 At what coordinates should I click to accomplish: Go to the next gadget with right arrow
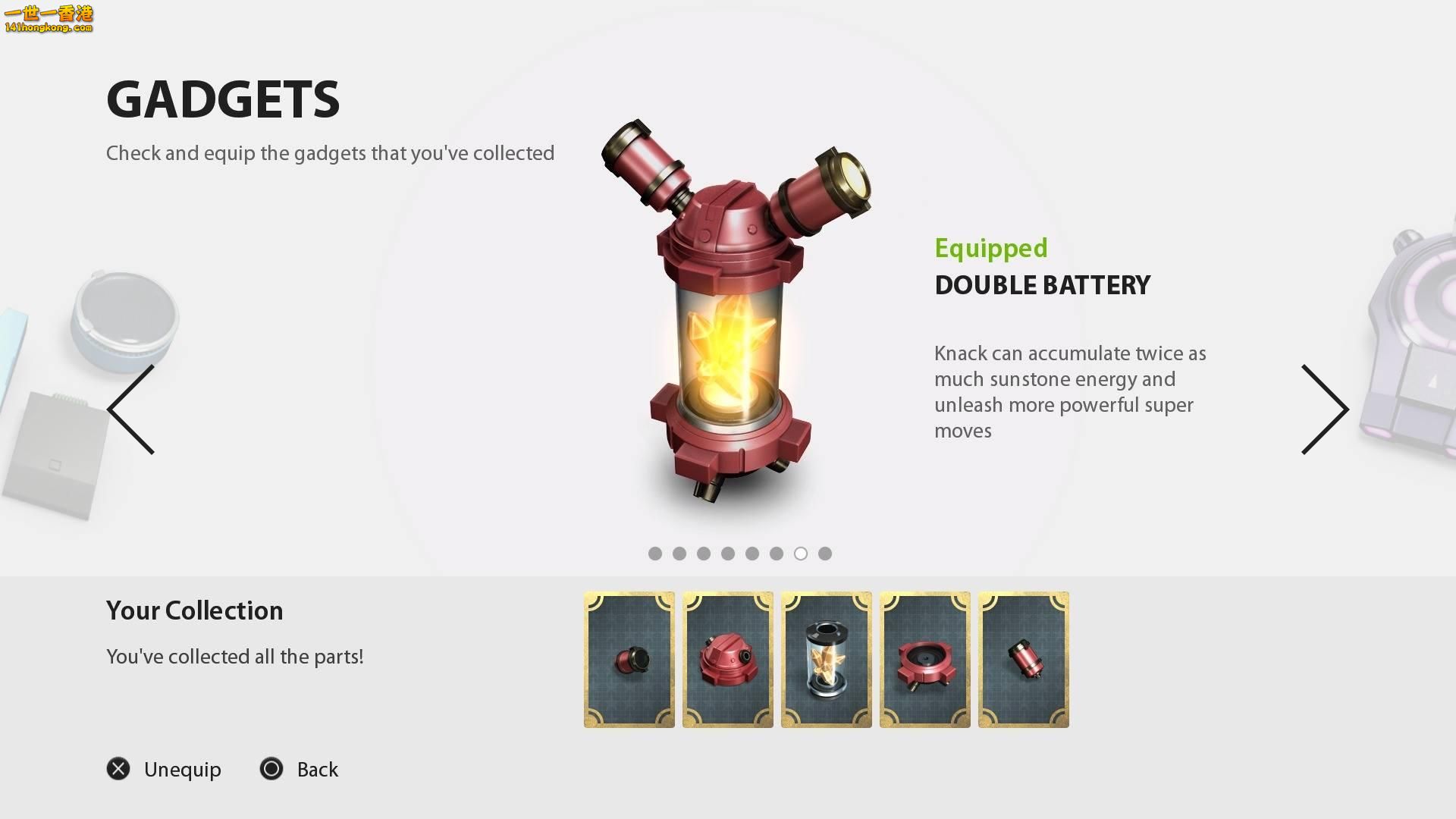(x=1325, y=409)
